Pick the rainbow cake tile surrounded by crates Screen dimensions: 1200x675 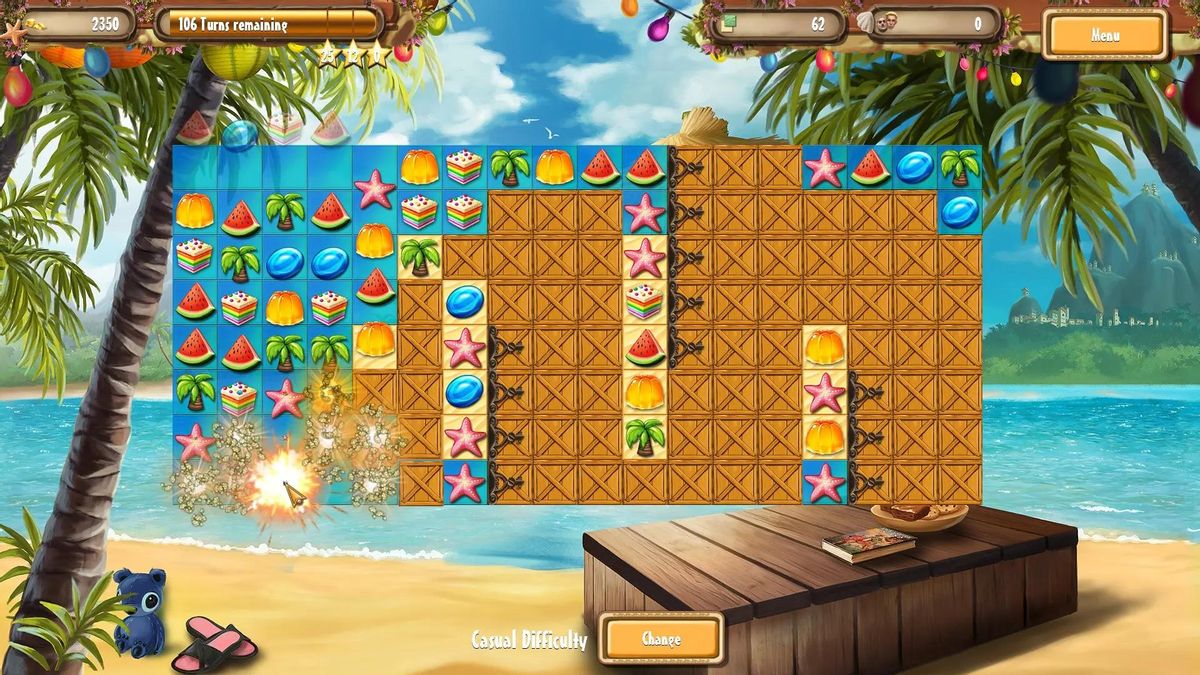645,300
